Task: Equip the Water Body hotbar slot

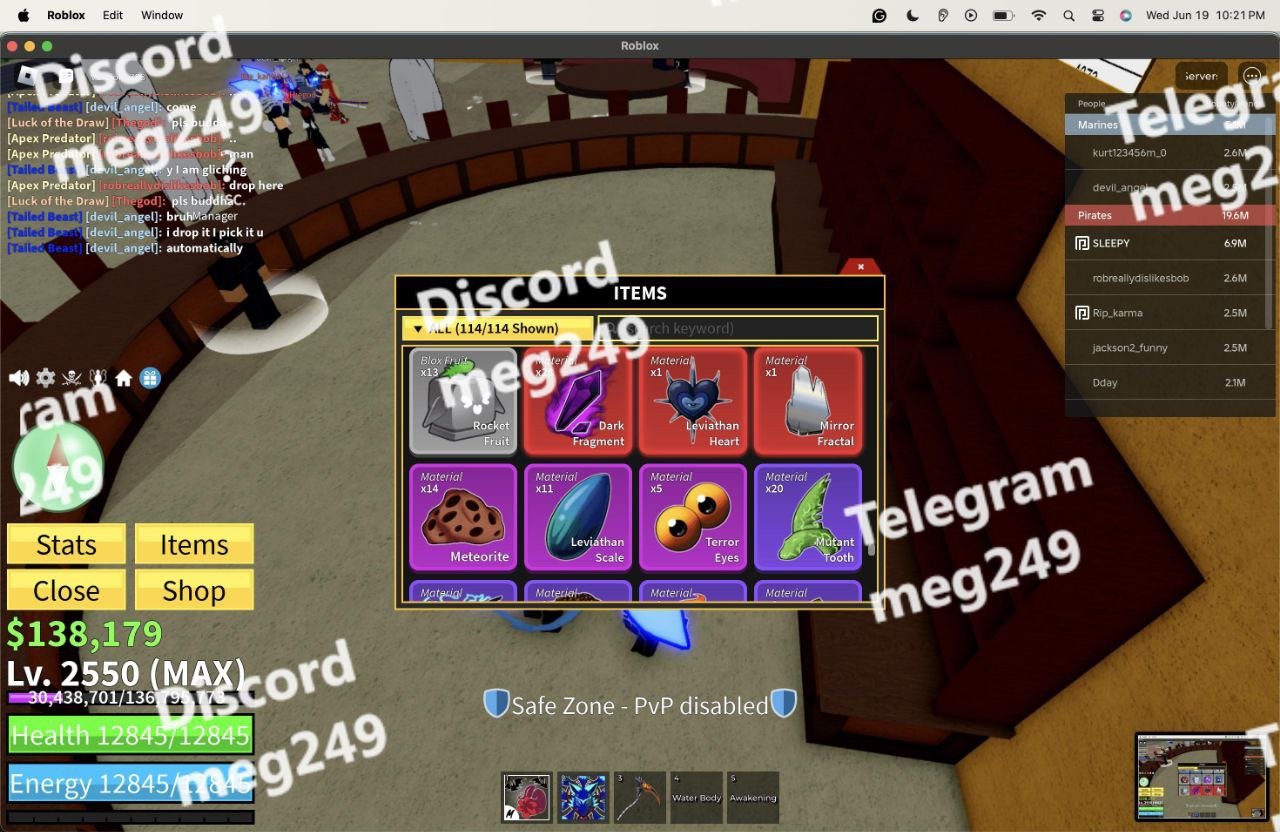Action: click(696, 797)
